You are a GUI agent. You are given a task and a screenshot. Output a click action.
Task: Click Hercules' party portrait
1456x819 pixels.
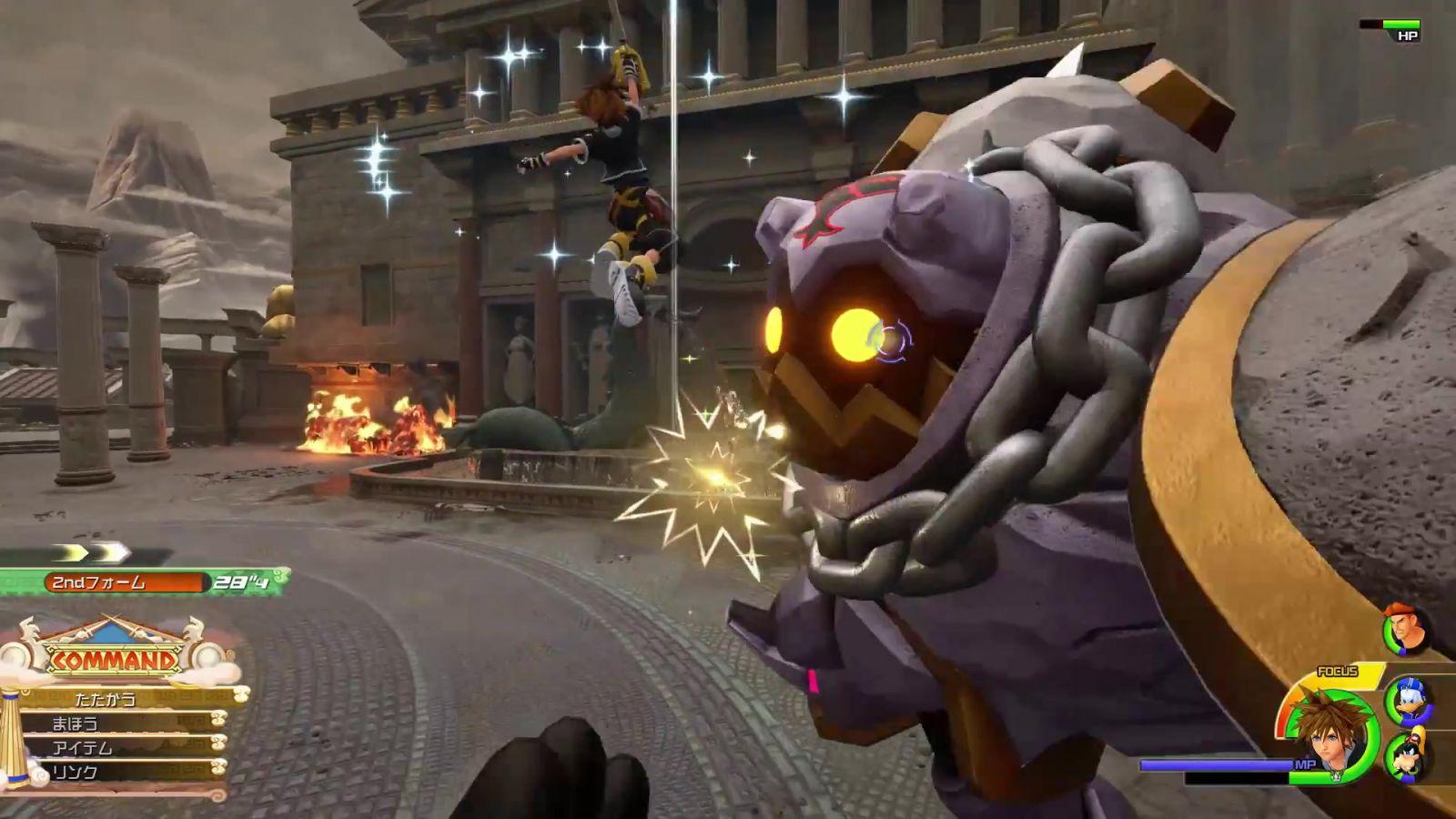[x=1406, y=630]
